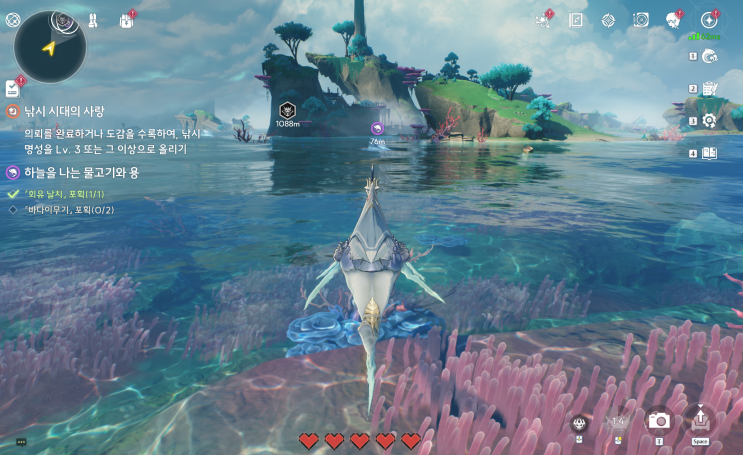
Task: Click the dismount up-arrow button
Action: [700, 420]
